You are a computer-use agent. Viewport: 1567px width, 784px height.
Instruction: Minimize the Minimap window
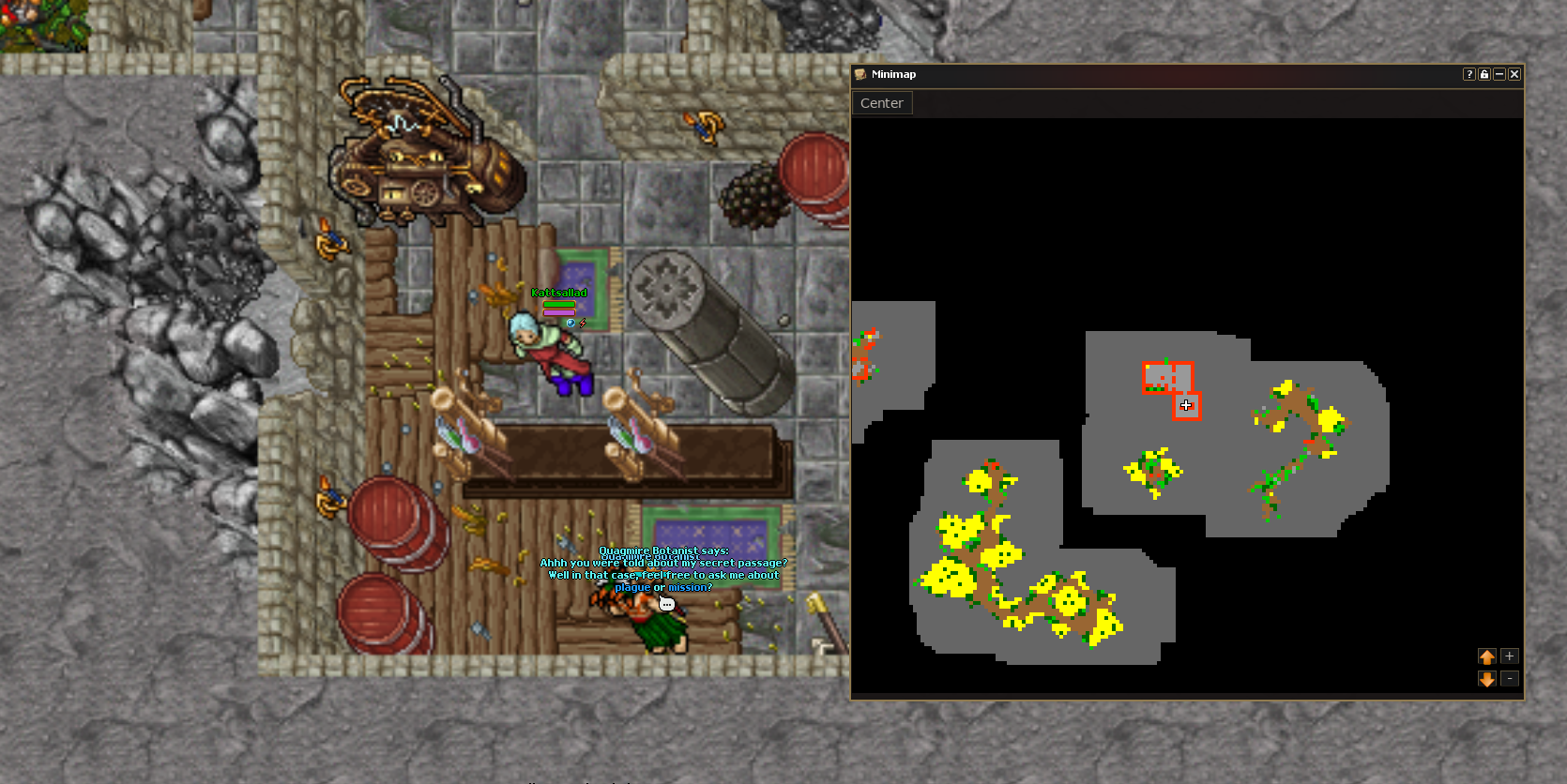tap(1499, 74)
